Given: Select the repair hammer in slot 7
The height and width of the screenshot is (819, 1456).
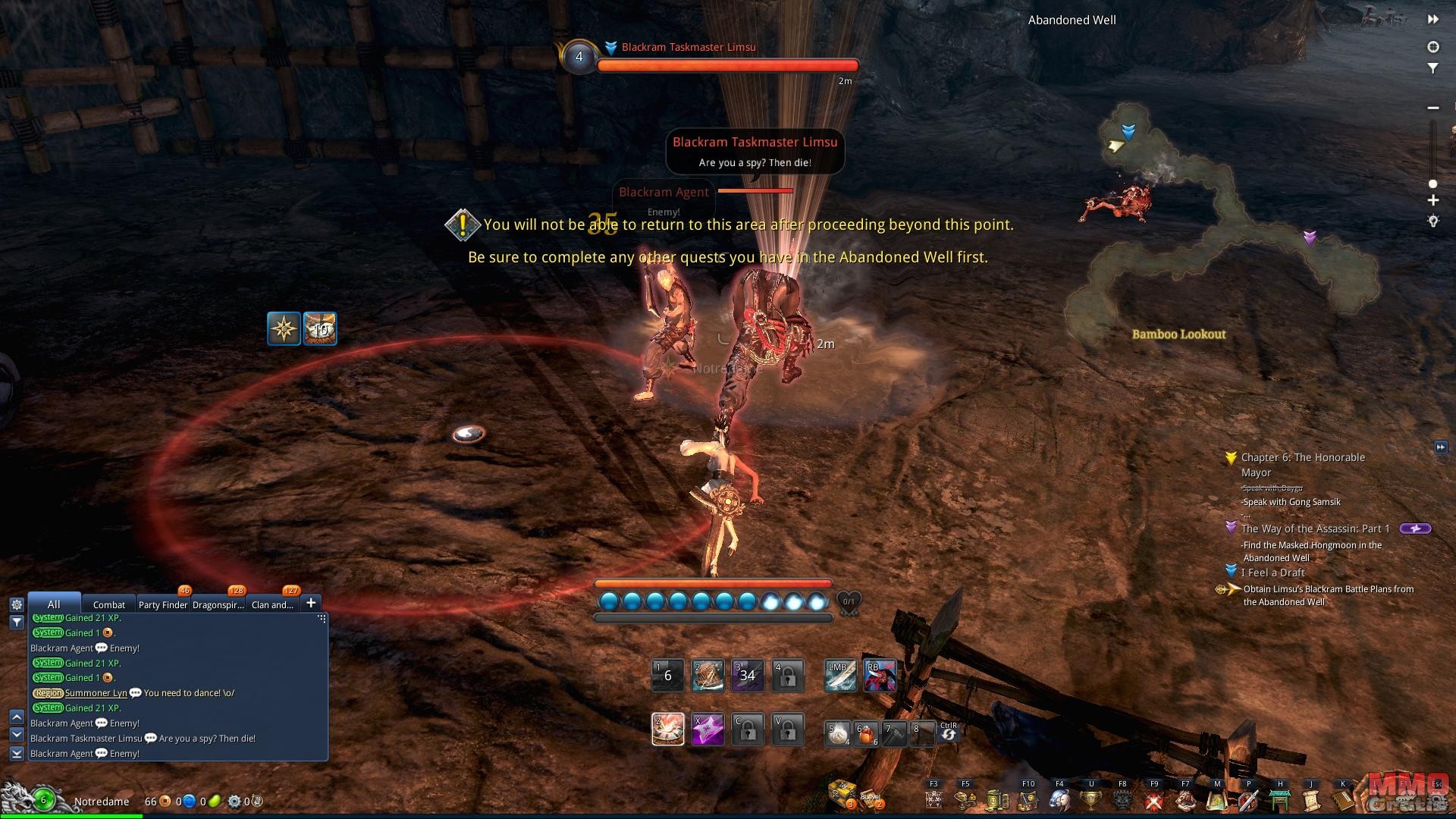Looking at the screenshot, I should [895, 734].
